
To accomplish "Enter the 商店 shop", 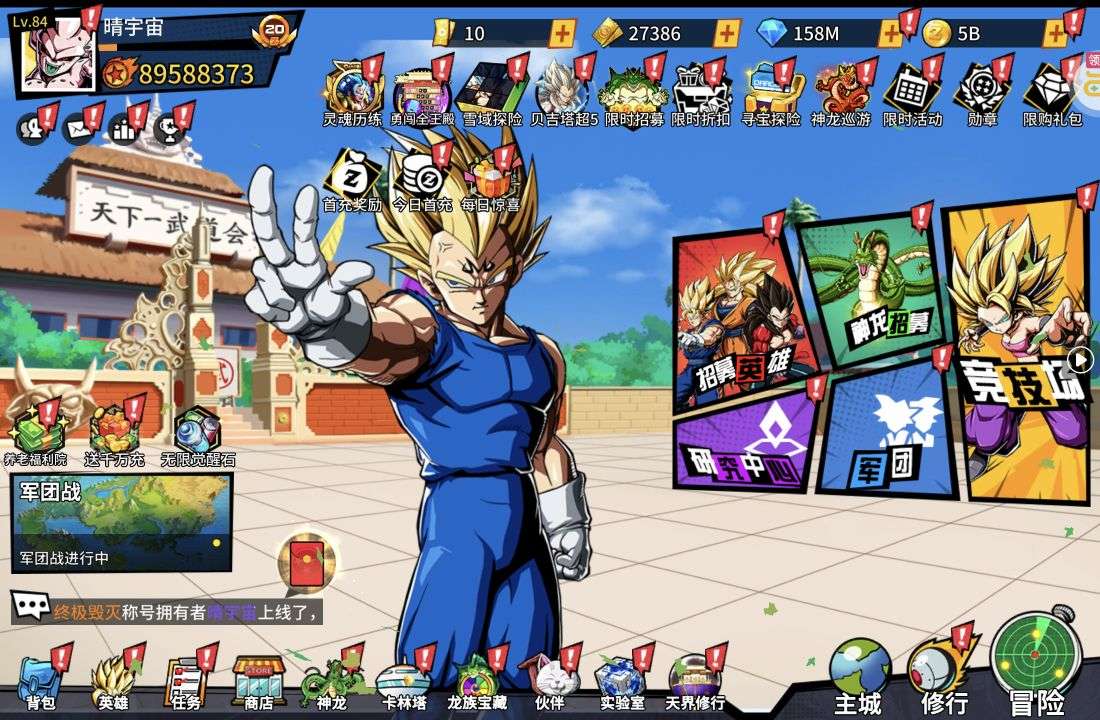I will point(258,682).
